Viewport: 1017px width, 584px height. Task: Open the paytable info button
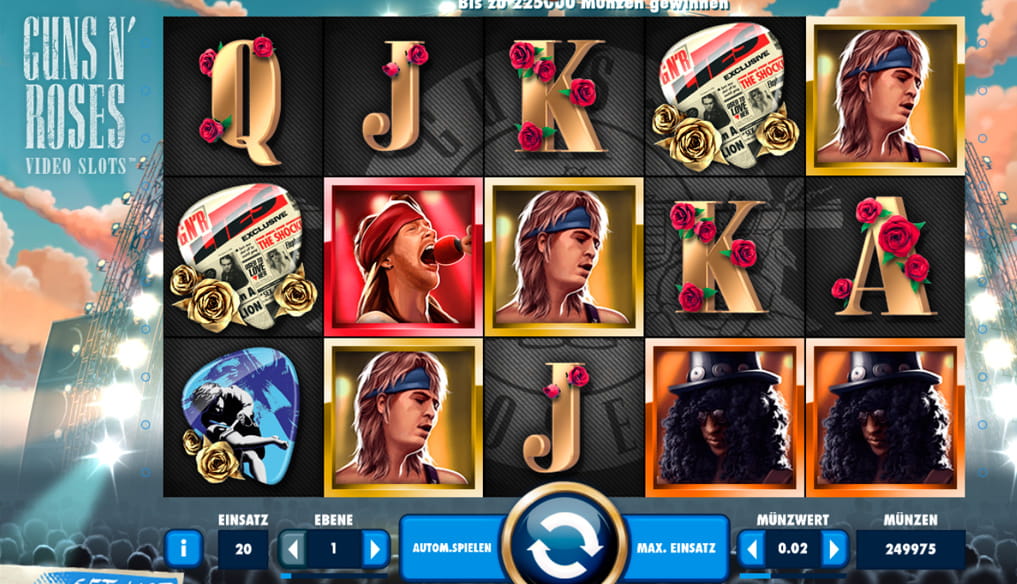pyautogui.click(x=183, y=548)
